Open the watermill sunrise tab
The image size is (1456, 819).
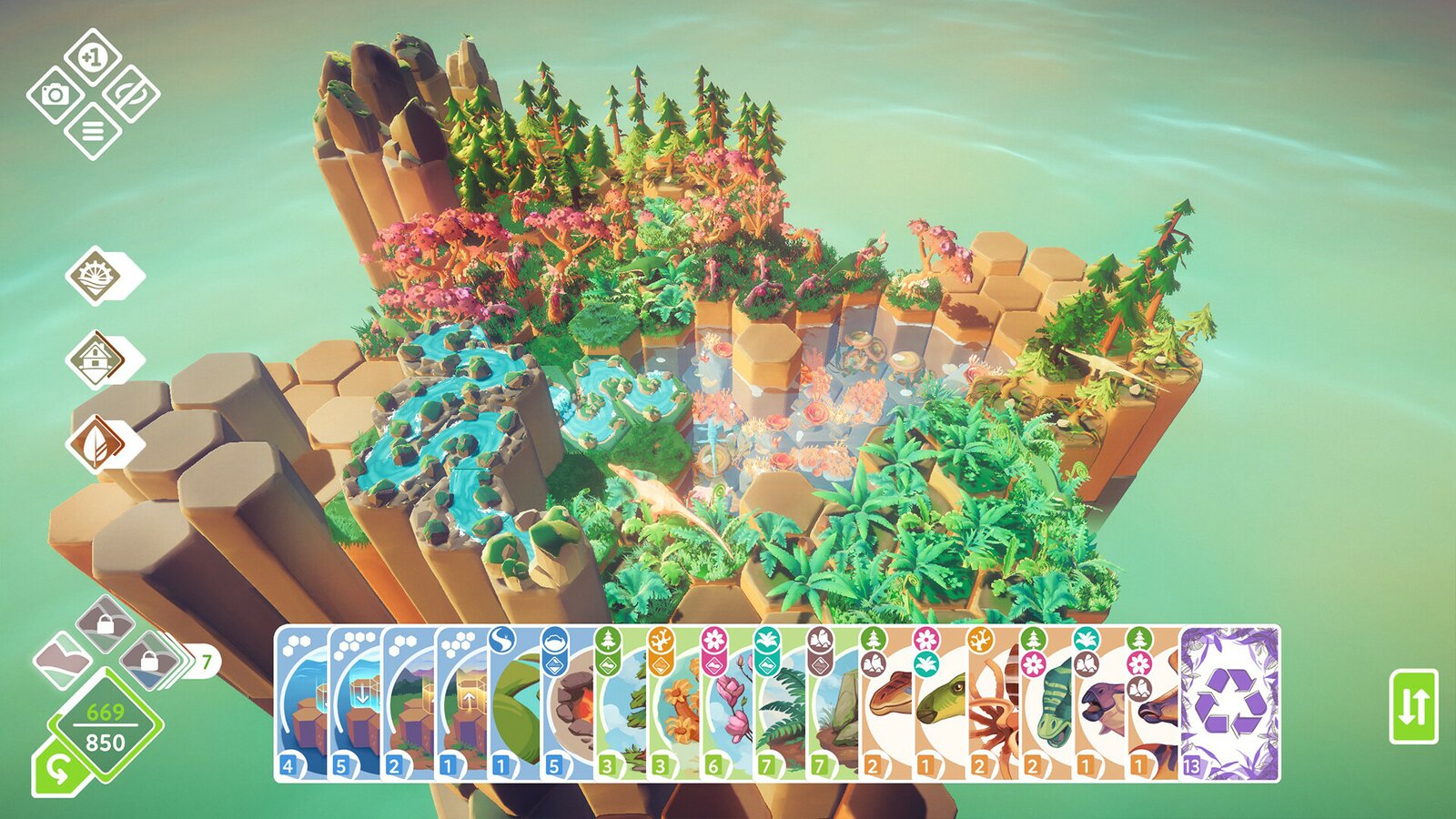pos(96,275)
